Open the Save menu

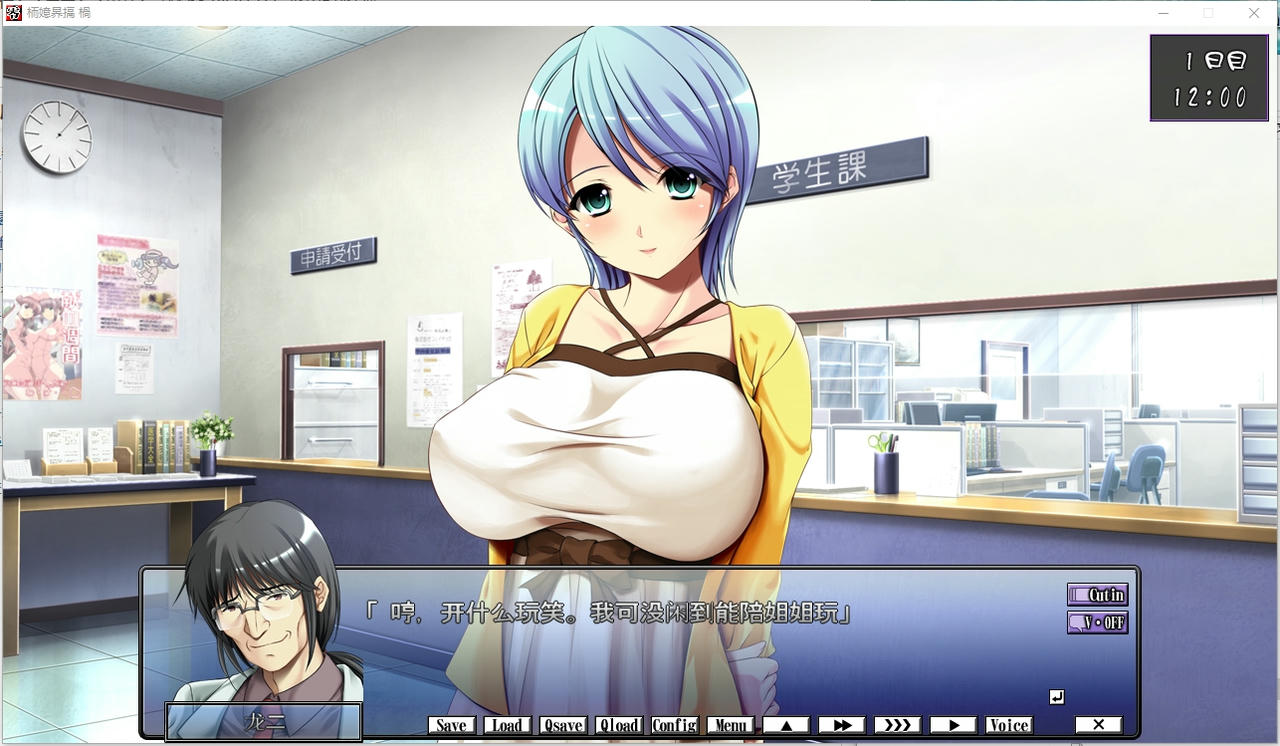click(451, 725)
